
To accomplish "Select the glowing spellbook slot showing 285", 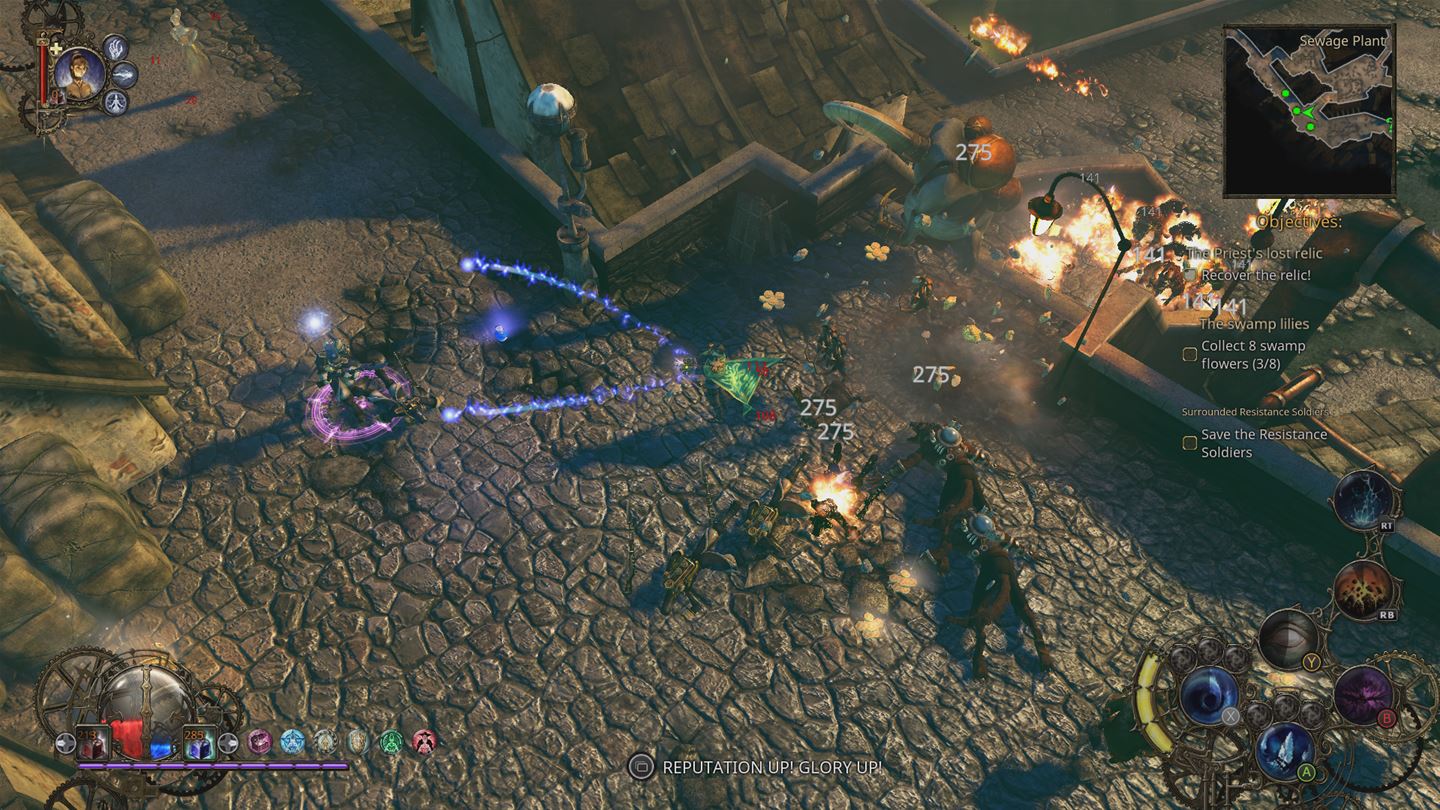I will coord(199,744).
